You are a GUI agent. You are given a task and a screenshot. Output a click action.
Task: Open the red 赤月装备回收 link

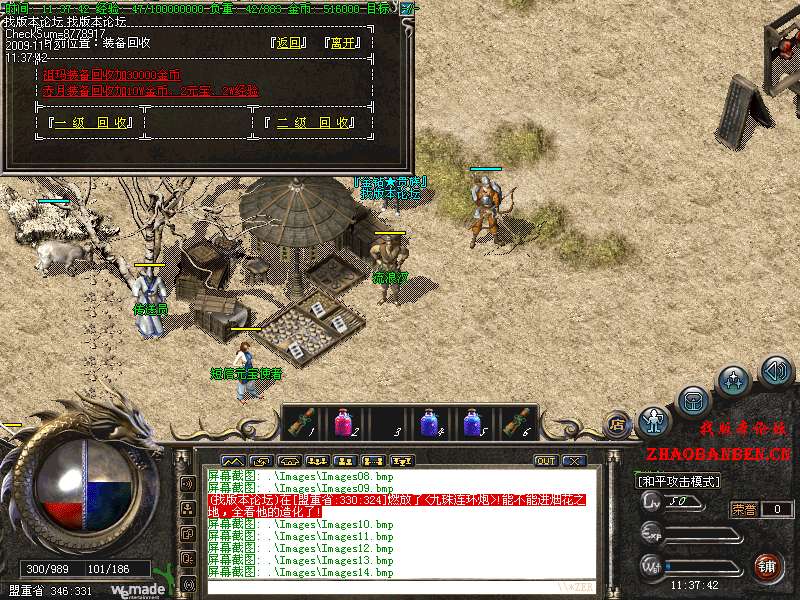(150, 90)
